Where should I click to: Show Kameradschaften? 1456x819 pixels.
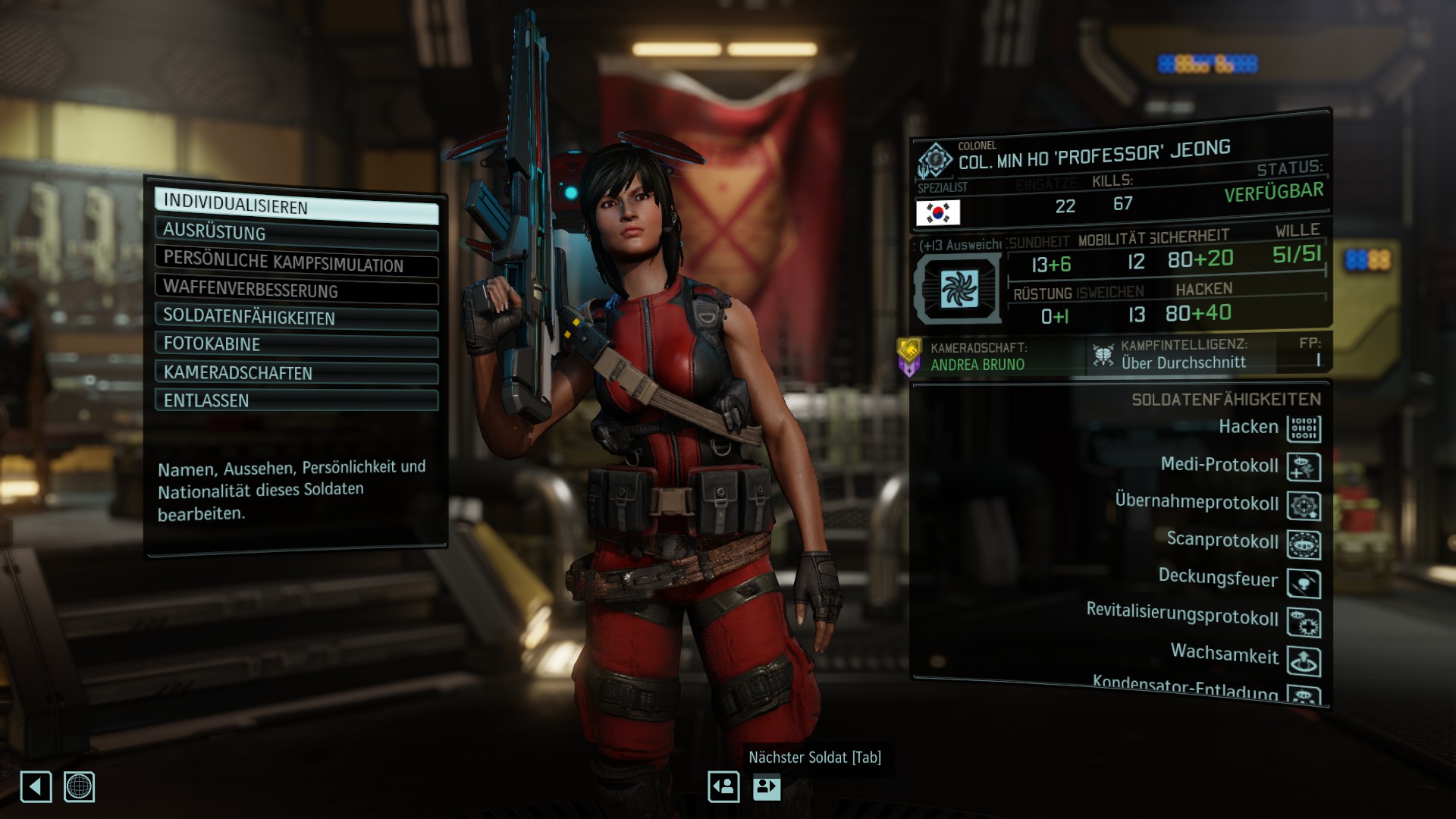point(296,373)
